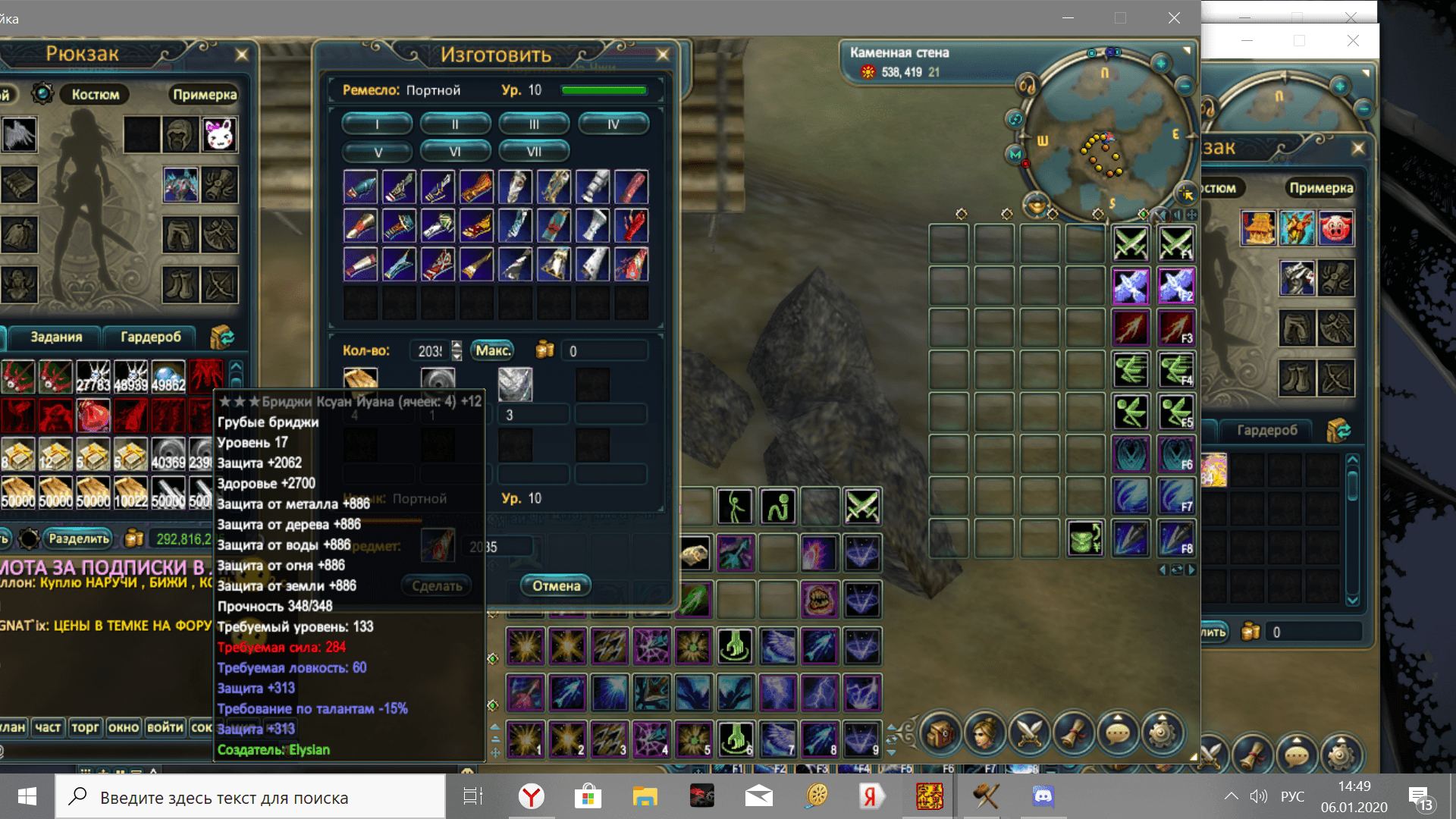Show hidden tray icons with the chevron
The width and height of the screenshot is (1456, 819).
point(1231,796)
